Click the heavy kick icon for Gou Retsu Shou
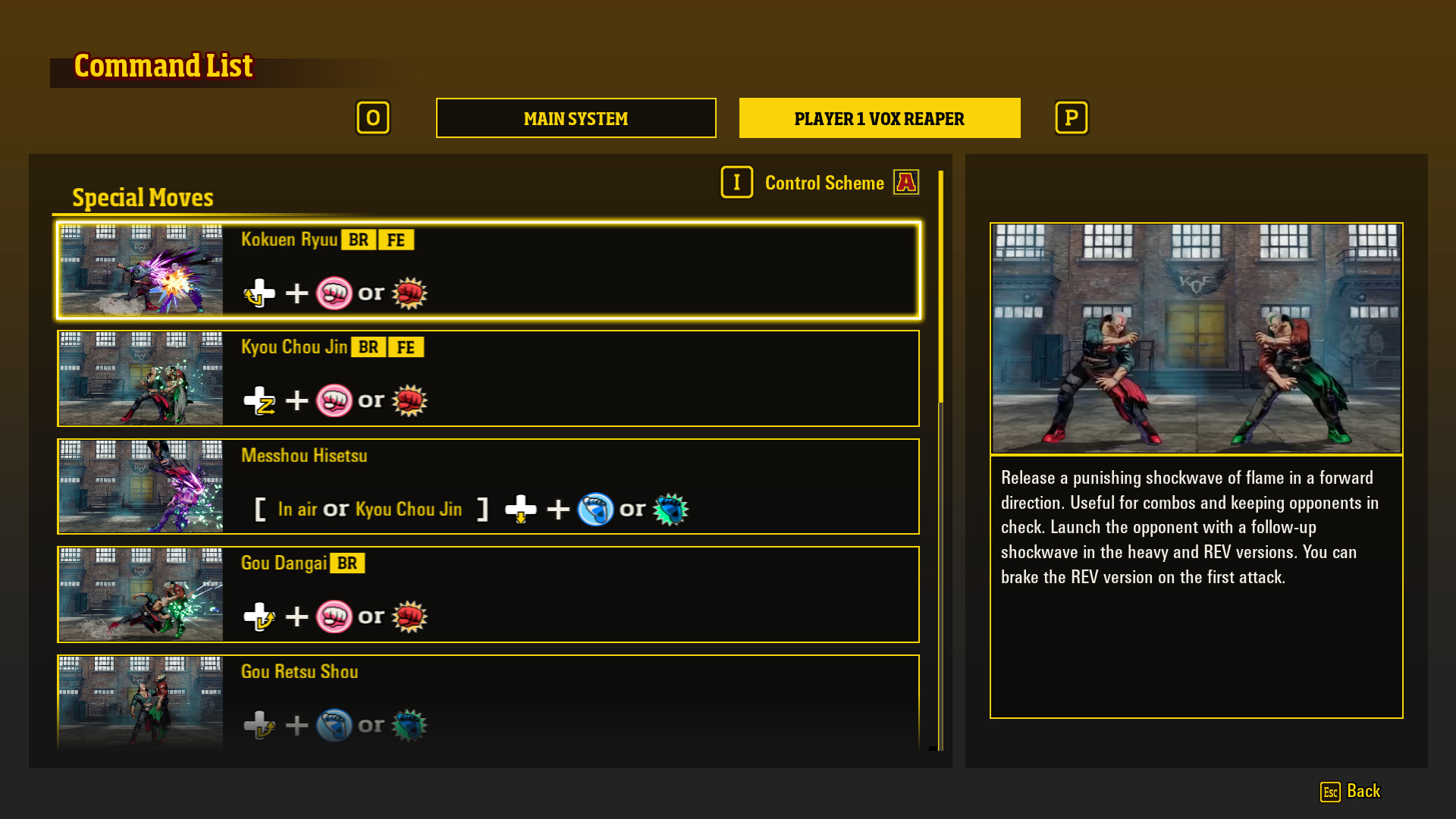The width and height of the screenshot is (1456, 819). click(x=407, y=725)
